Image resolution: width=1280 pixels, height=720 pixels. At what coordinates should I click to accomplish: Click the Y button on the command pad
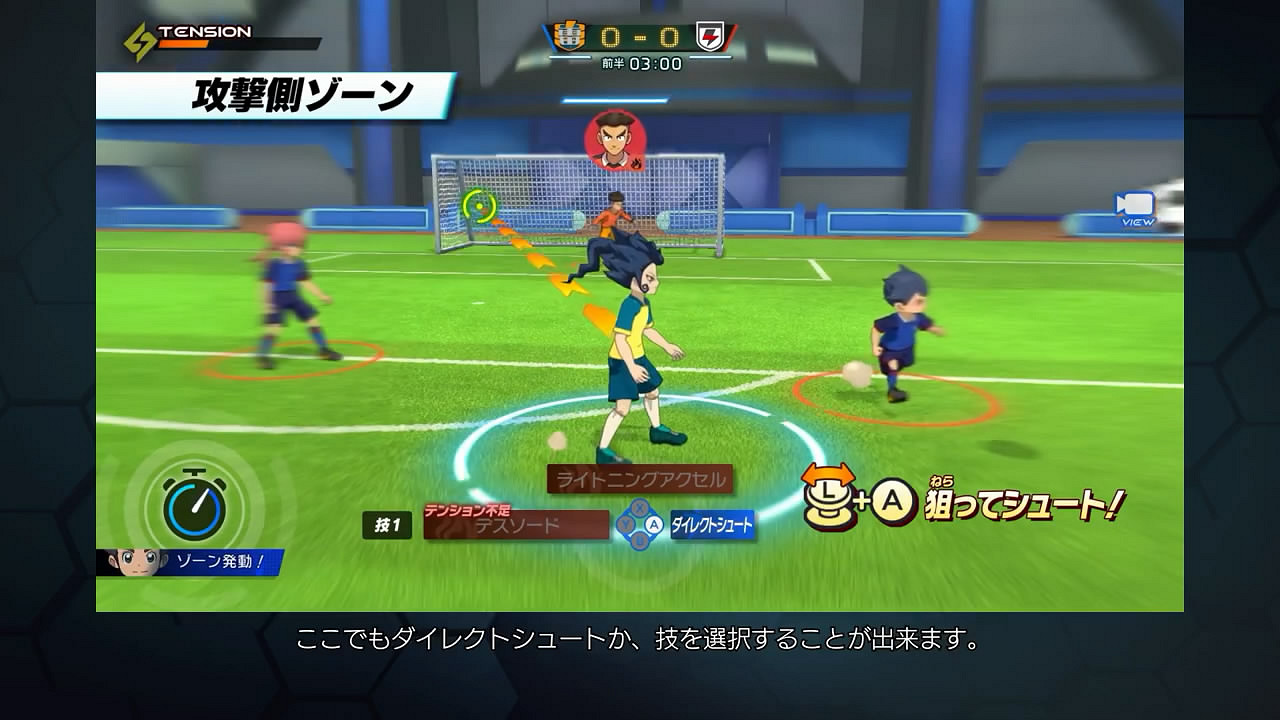(626, 523)
